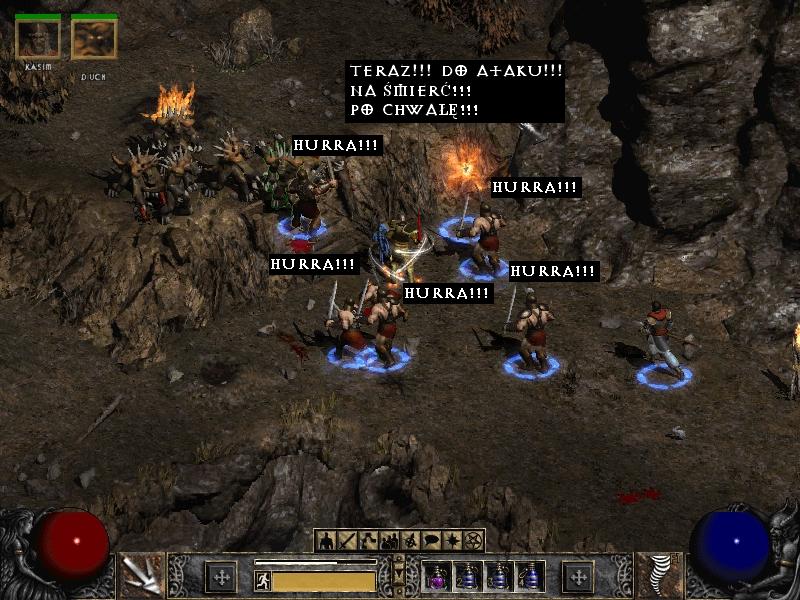Image resolution: width=800 pixels, height=600 pixels.
Task: Open the inventory using the sword icon
Action: point(347,541)
